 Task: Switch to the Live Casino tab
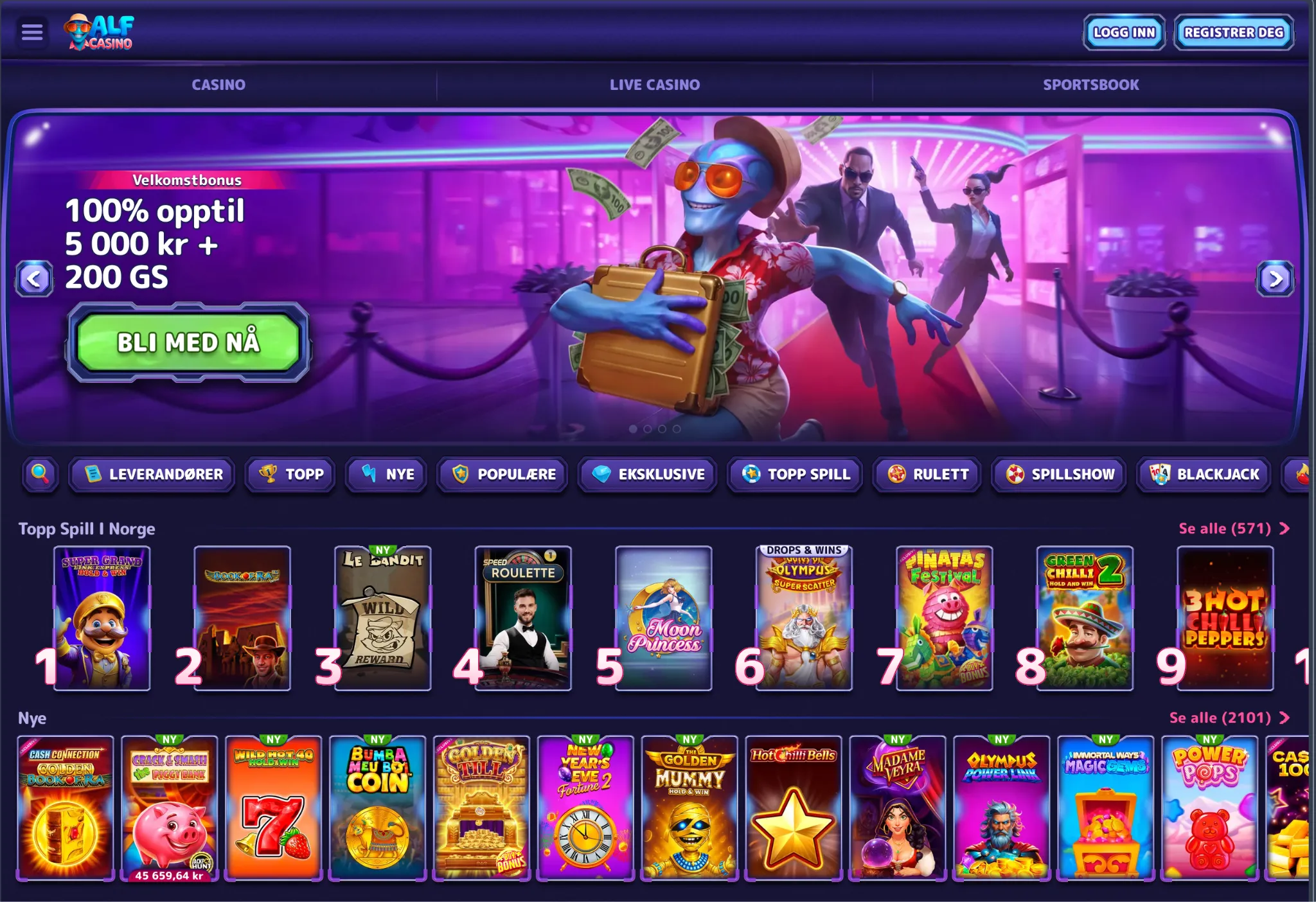click(655, 84)
